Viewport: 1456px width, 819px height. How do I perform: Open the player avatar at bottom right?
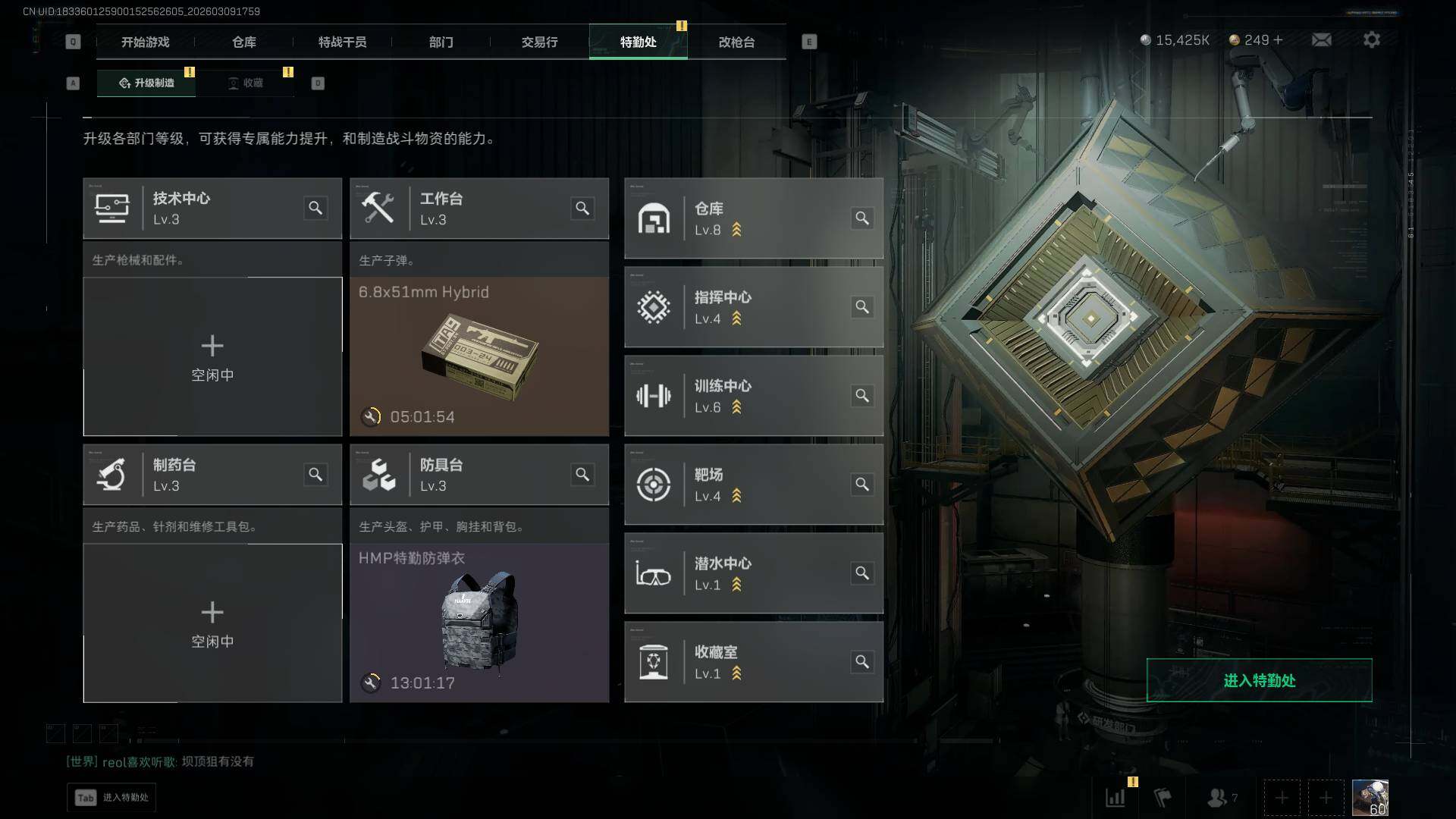click(1370, 798)
